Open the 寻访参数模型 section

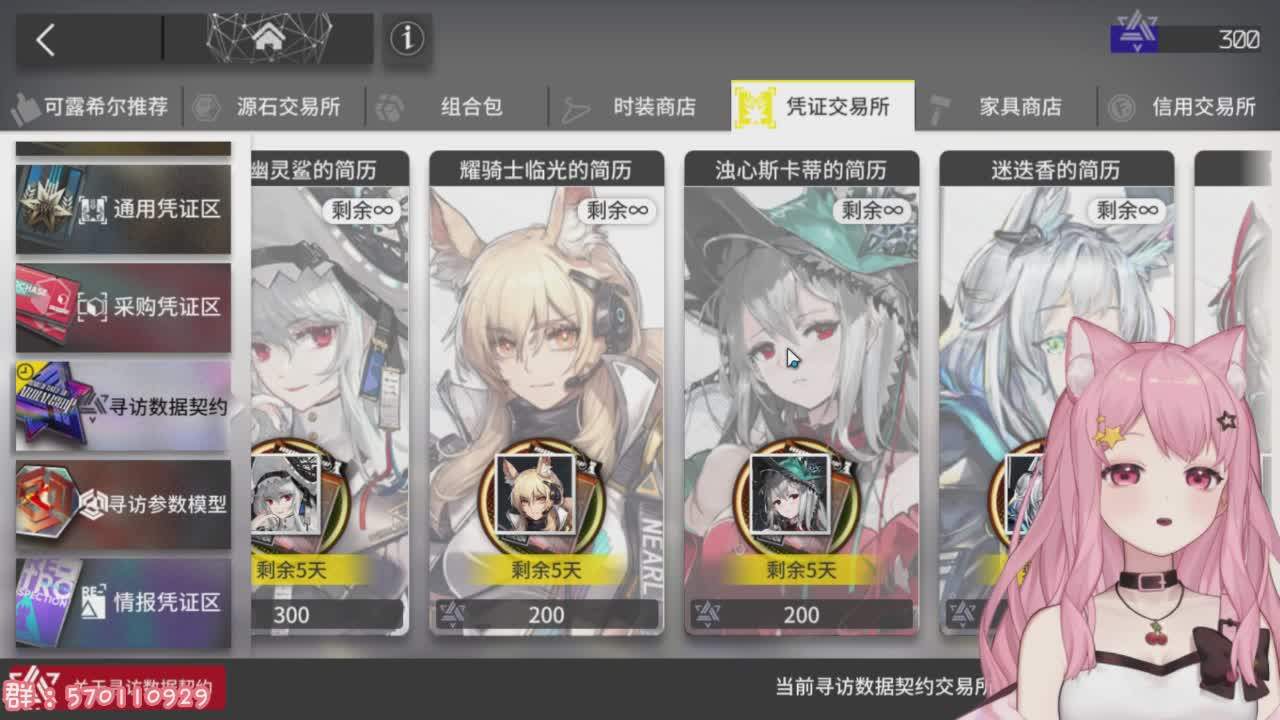tap(122, 505)
